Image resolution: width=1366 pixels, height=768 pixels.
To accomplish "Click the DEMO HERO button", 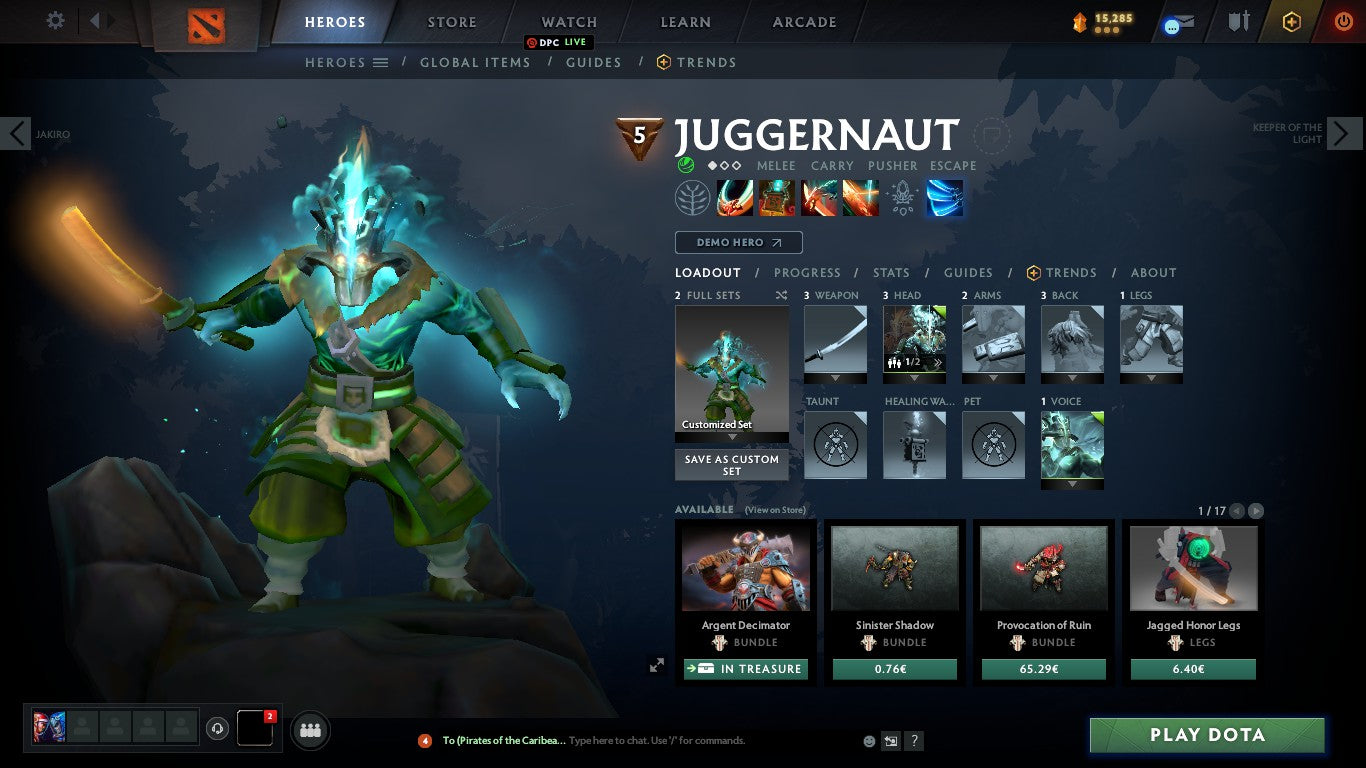I will click(738, 242).
